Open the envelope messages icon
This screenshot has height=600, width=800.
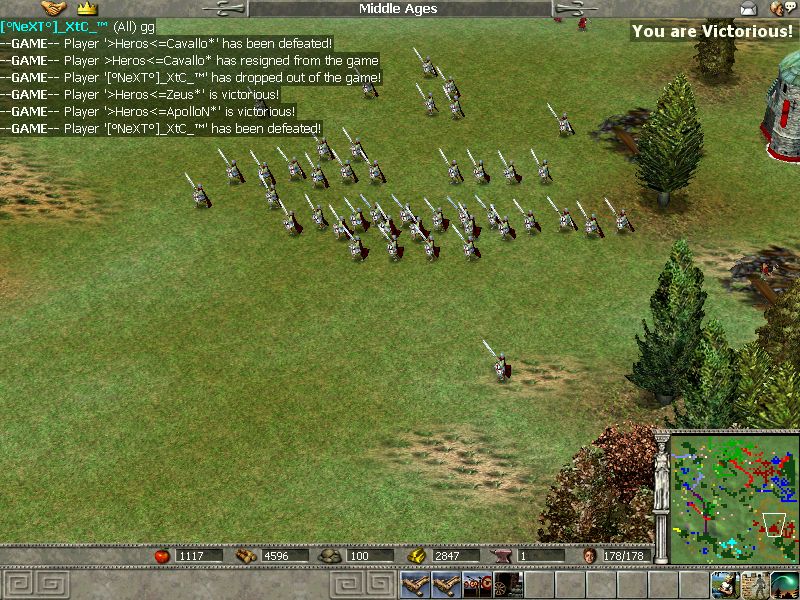pos(749,9)
